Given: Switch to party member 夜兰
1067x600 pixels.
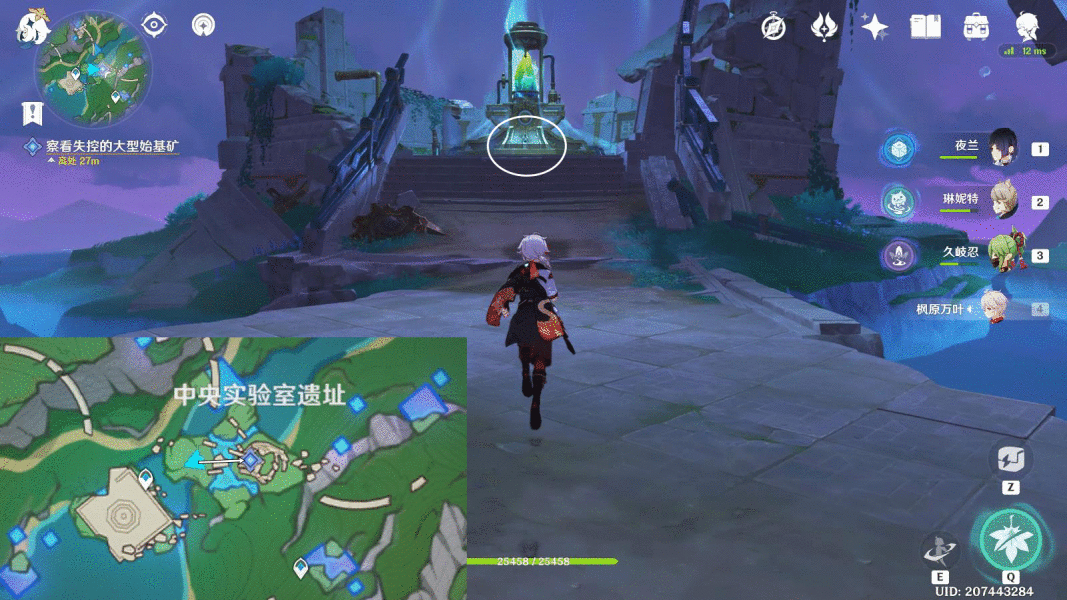Looking at the screenshot, I should tap(1002, 149).
